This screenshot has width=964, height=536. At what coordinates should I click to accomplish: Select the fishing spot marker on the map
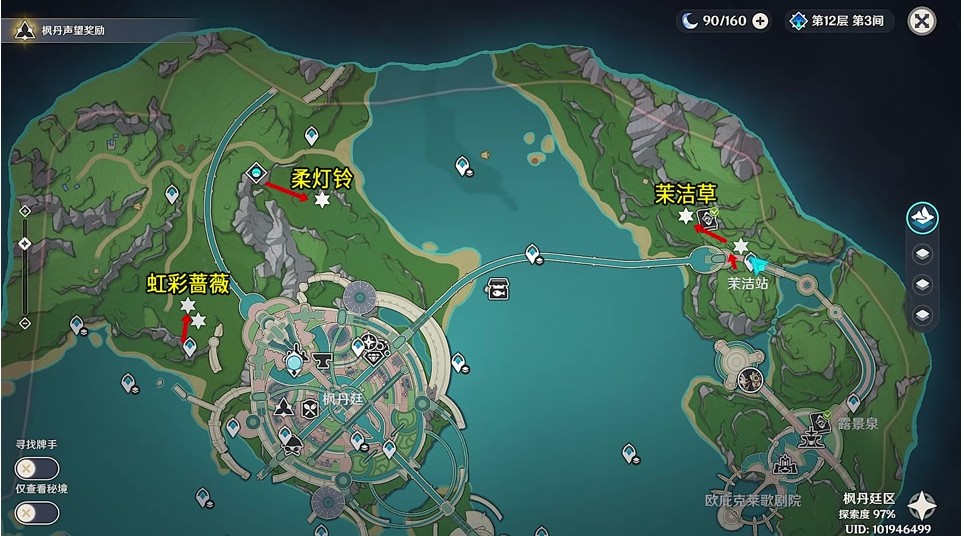(x=496, y=290)
